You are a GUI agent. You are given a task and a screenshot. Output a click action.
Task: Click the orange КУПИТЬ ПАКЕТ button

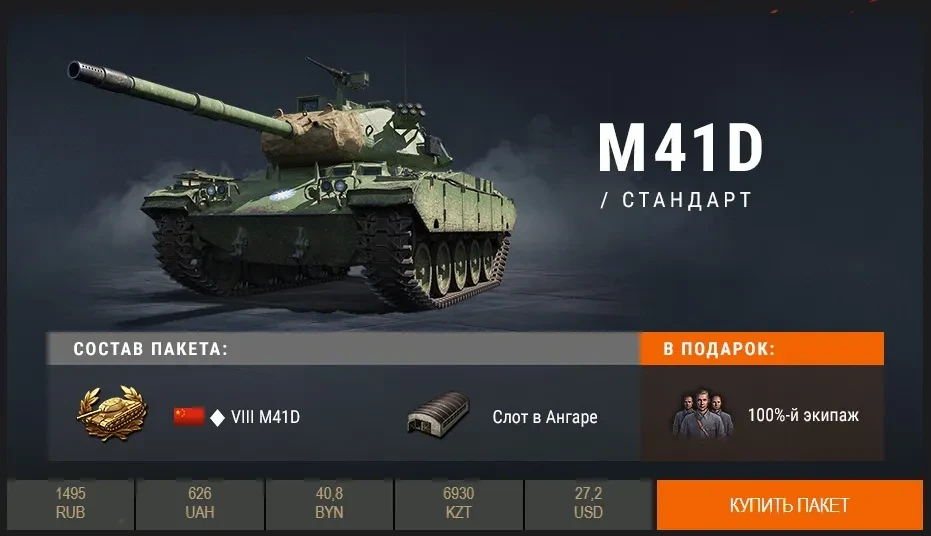pyautogui.click(x=789, y=504)
